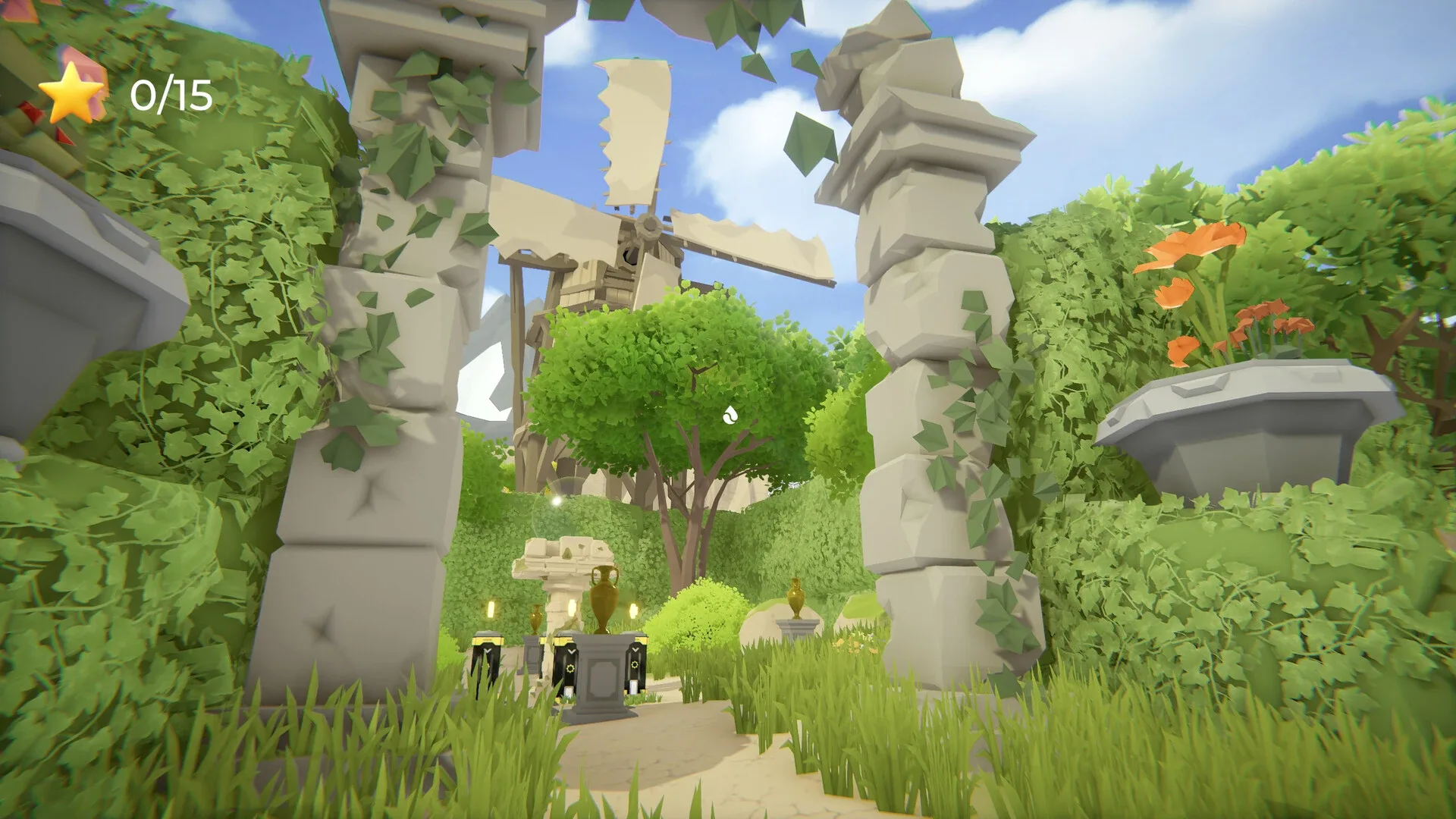Click the gear symbol on the rightmost dispenser
1456x819 pixels.
point(635,665)
